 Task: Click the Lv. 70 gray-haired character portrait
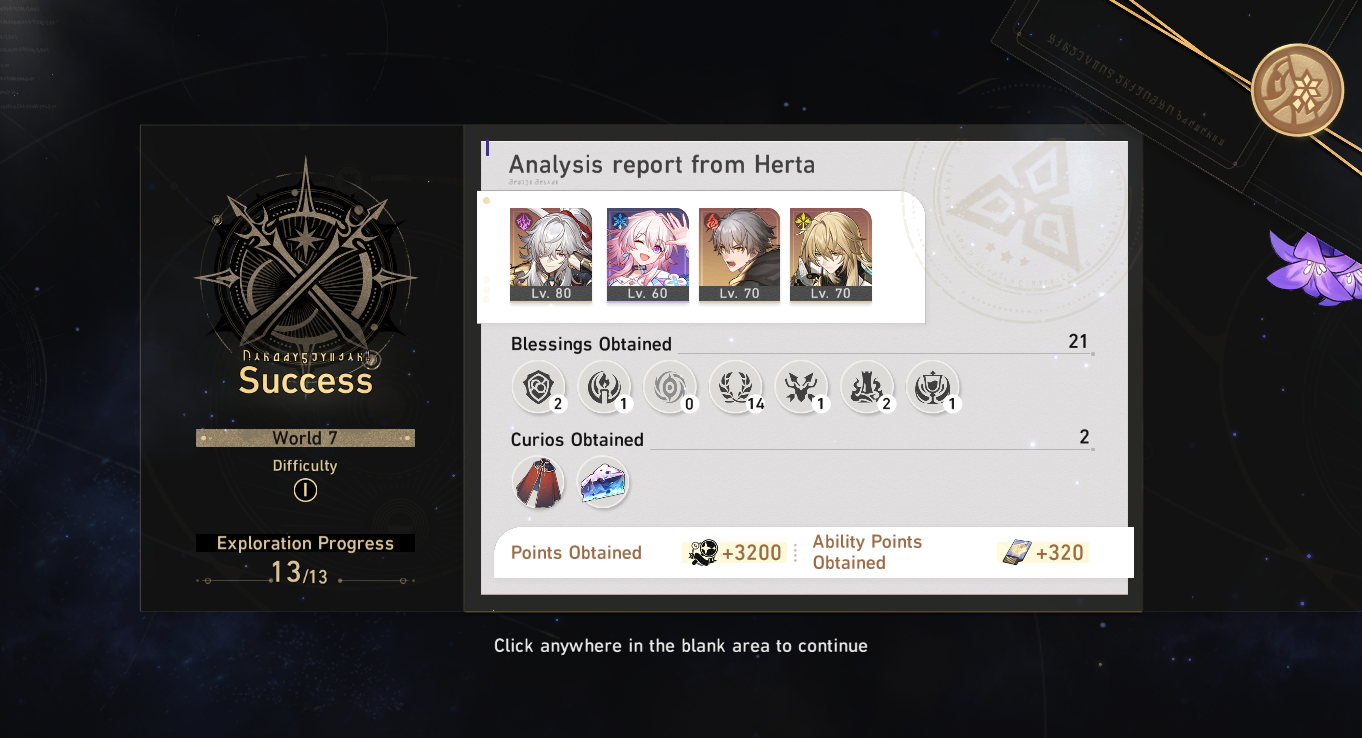pos(739,252)
